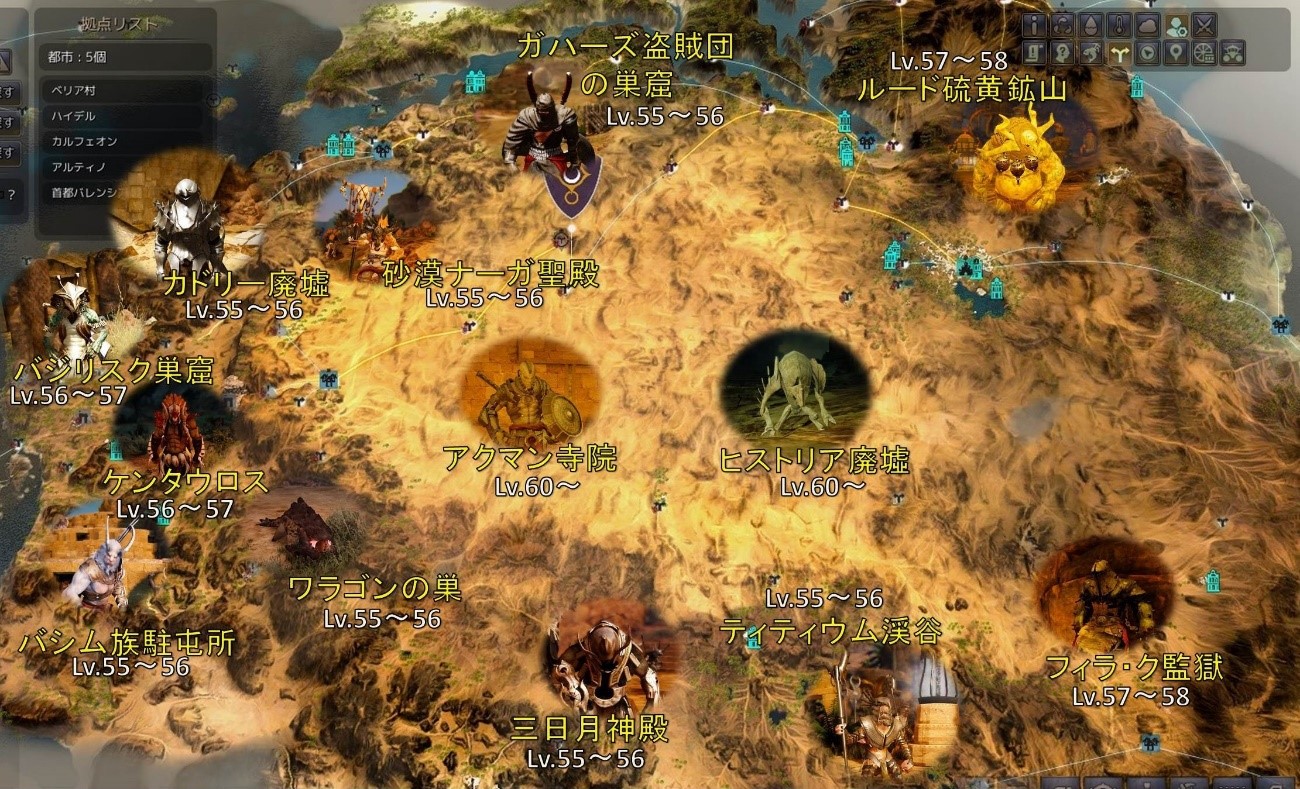Pick アルティノ from the base list
This screenshot has height=789, width=1300.
(78, 166)
